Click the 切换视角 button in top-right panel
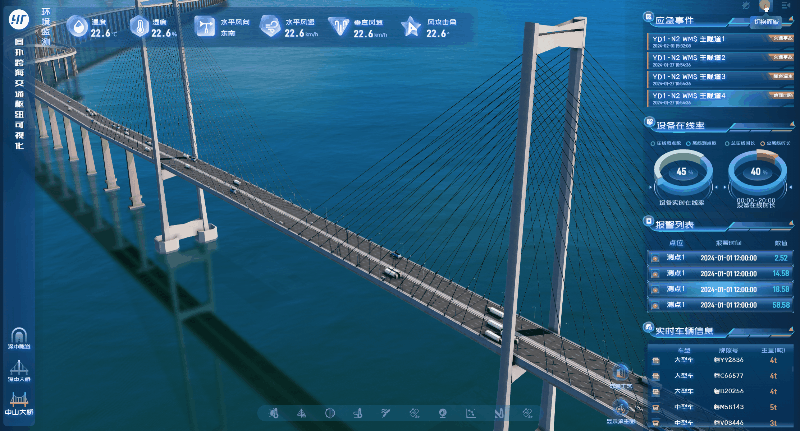This screenshot has height=431, width=800. pos(765,20)
